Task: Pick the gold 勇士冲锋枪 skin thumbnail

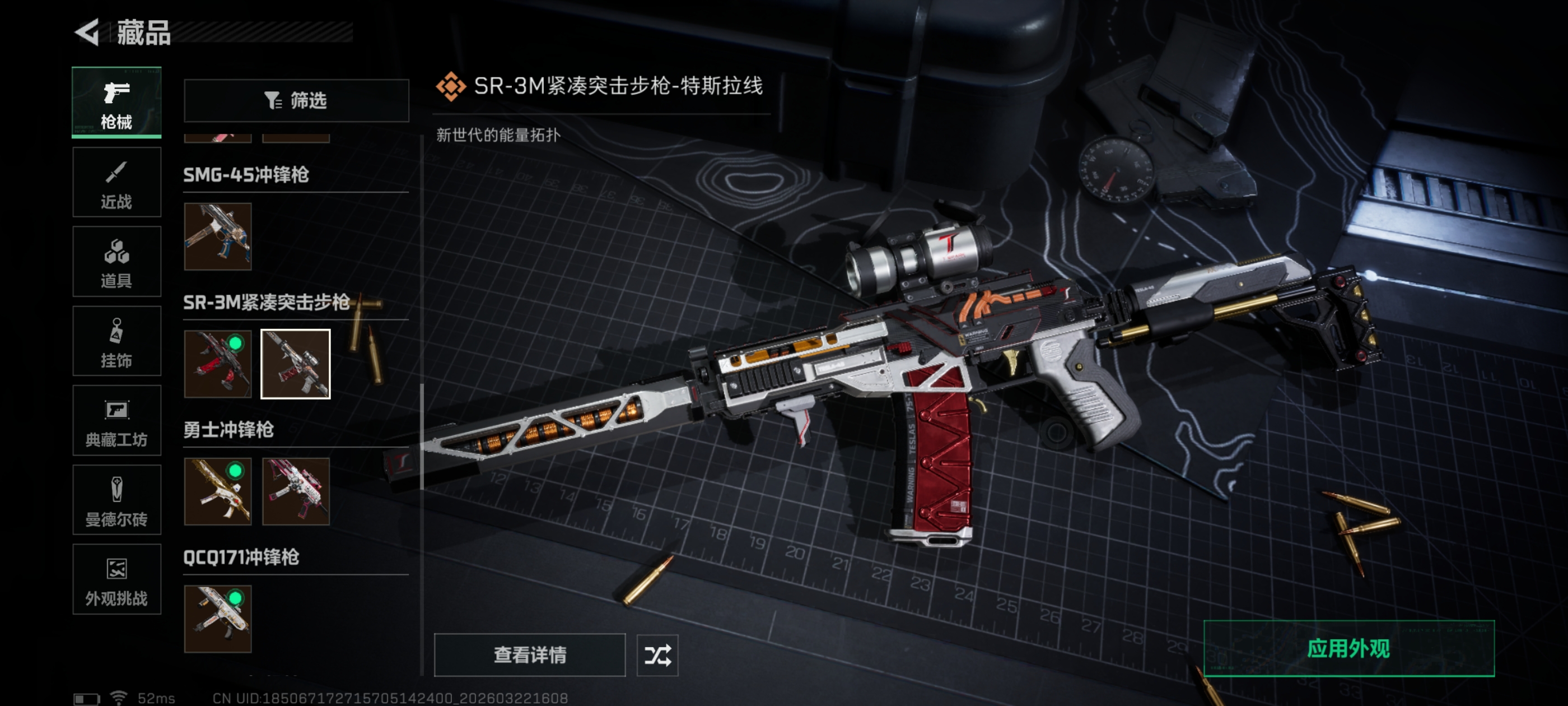Action: click(218, 491)
